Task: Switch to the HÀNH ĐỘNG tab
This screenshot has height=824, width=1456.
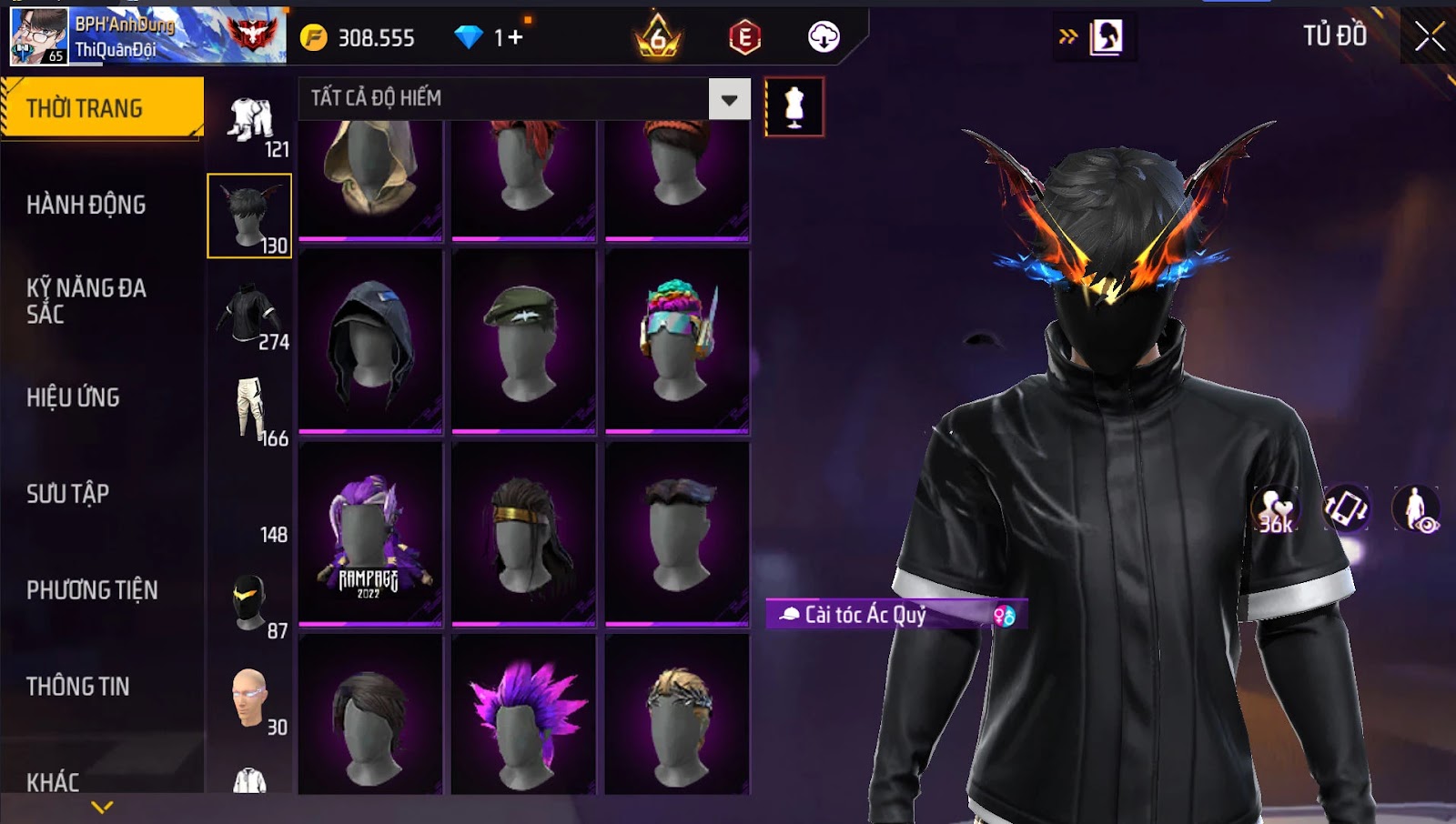Action: (86, 205)
